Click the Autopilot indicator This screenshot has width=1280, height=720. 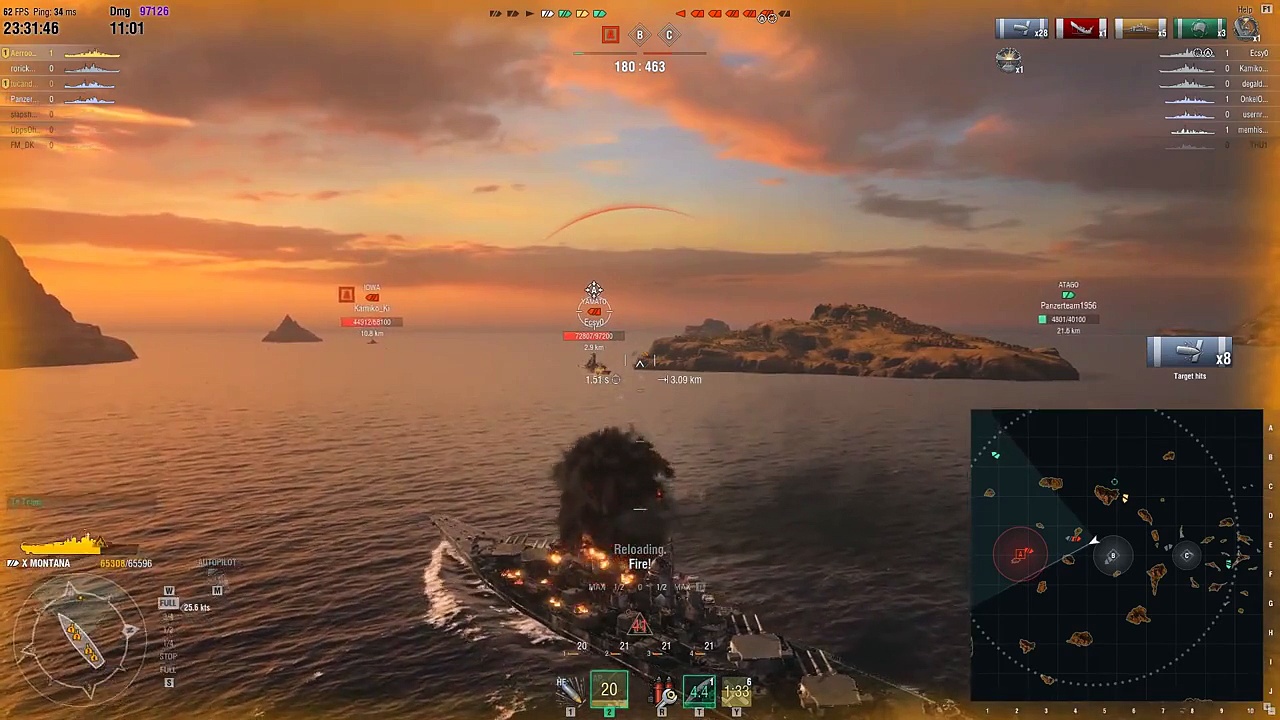tap(216, 563)
